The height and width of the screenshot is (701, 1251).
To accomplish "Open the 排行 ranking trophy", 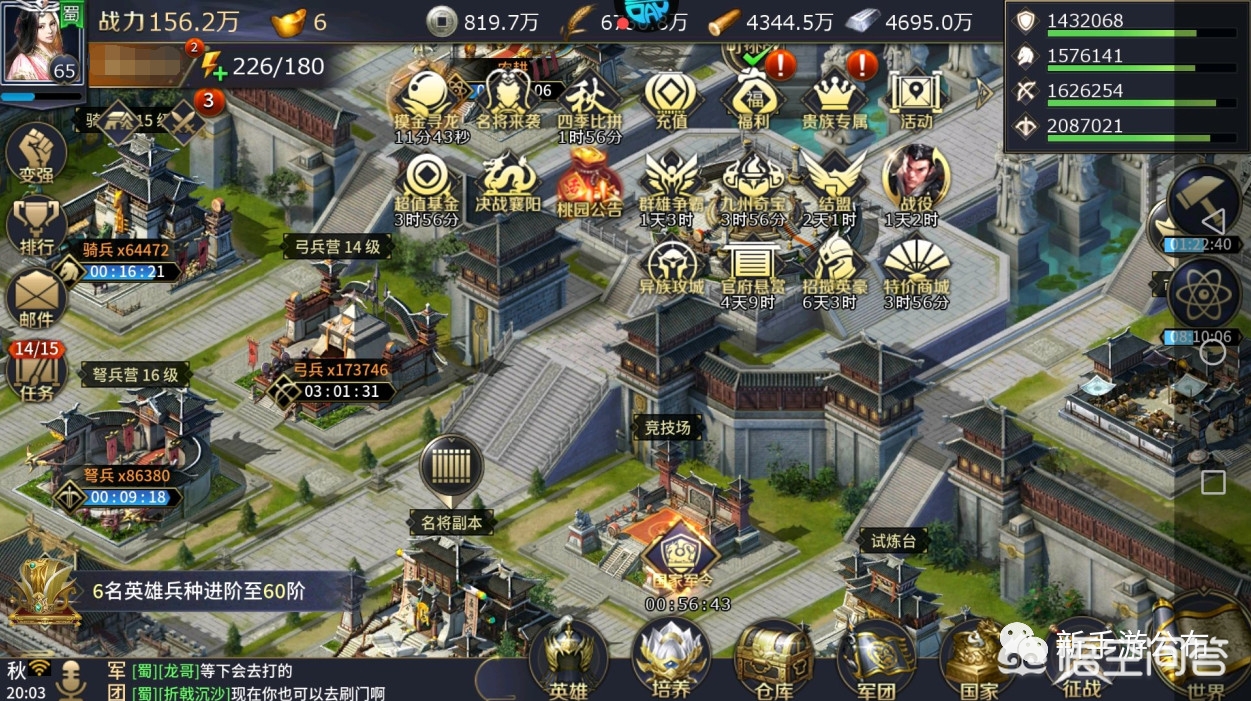I will pos(36,226).
